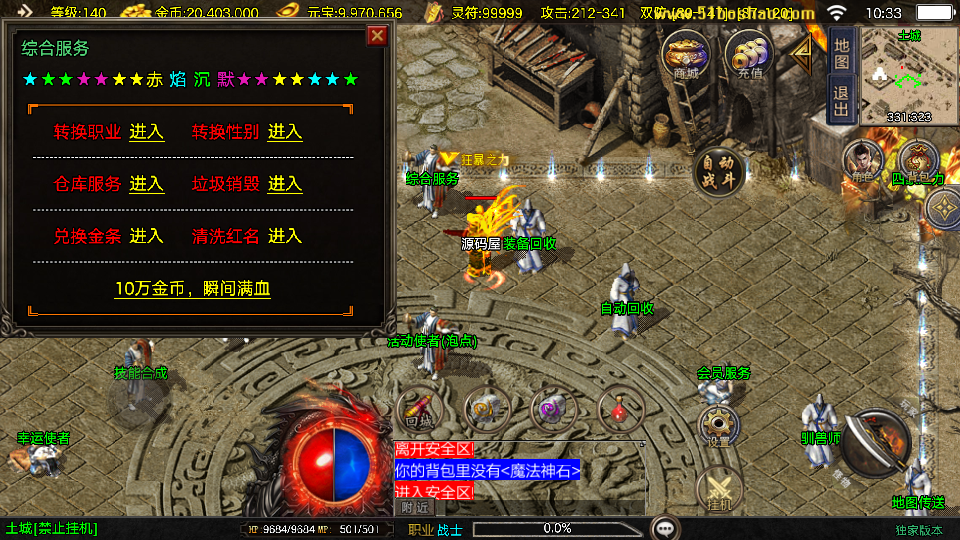The image size is (960, 540).
Task: Collapse the top icons with the gold arrow
Action: [803, 55]
